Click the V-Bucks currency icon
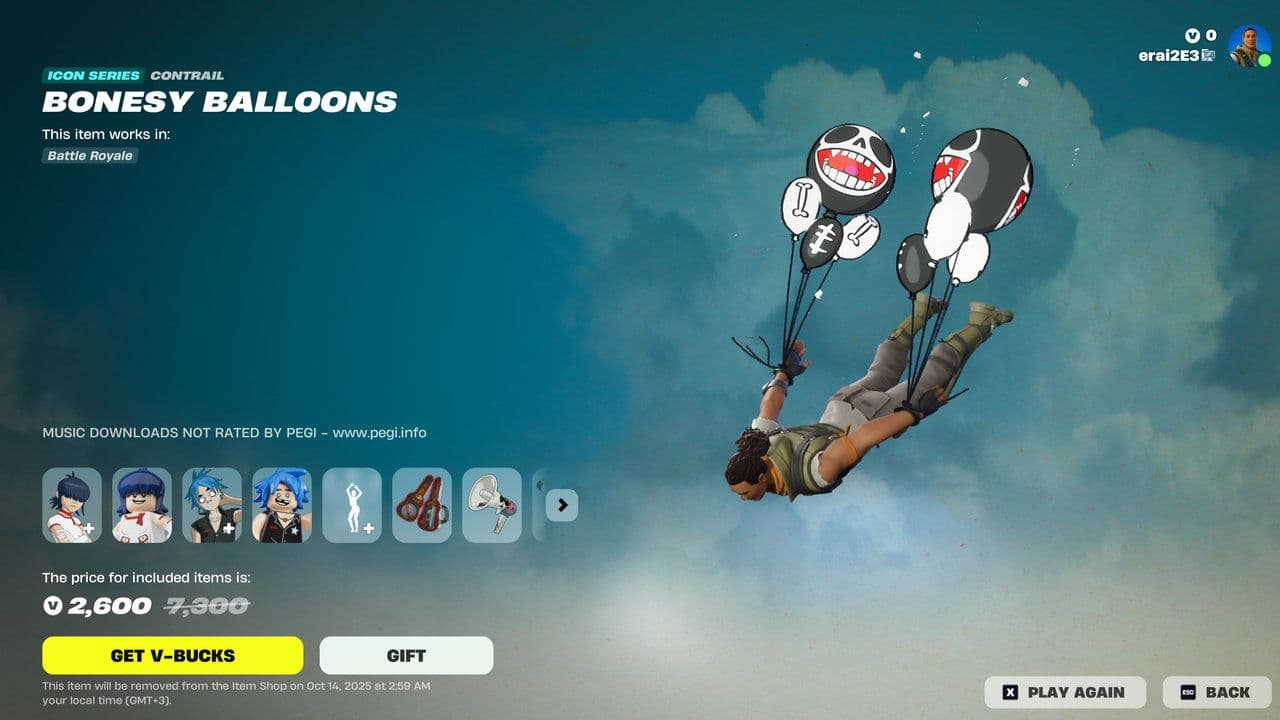 1190,34
